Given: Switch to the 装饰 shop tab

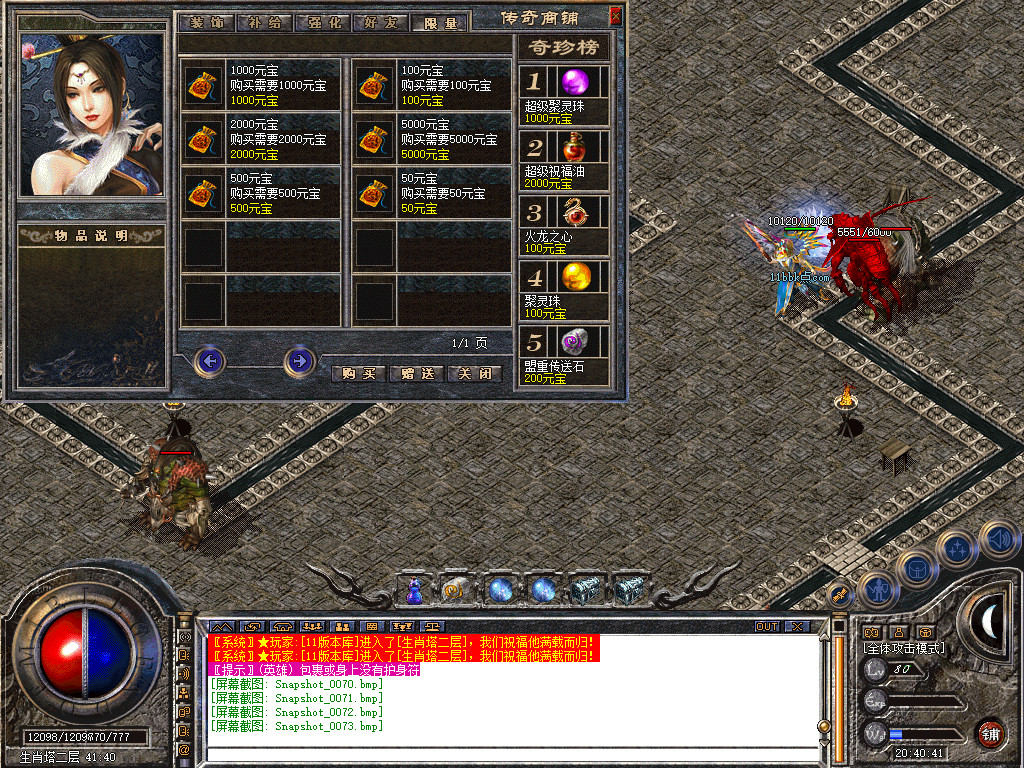Looking at the screenshot, I should point(205,22).
